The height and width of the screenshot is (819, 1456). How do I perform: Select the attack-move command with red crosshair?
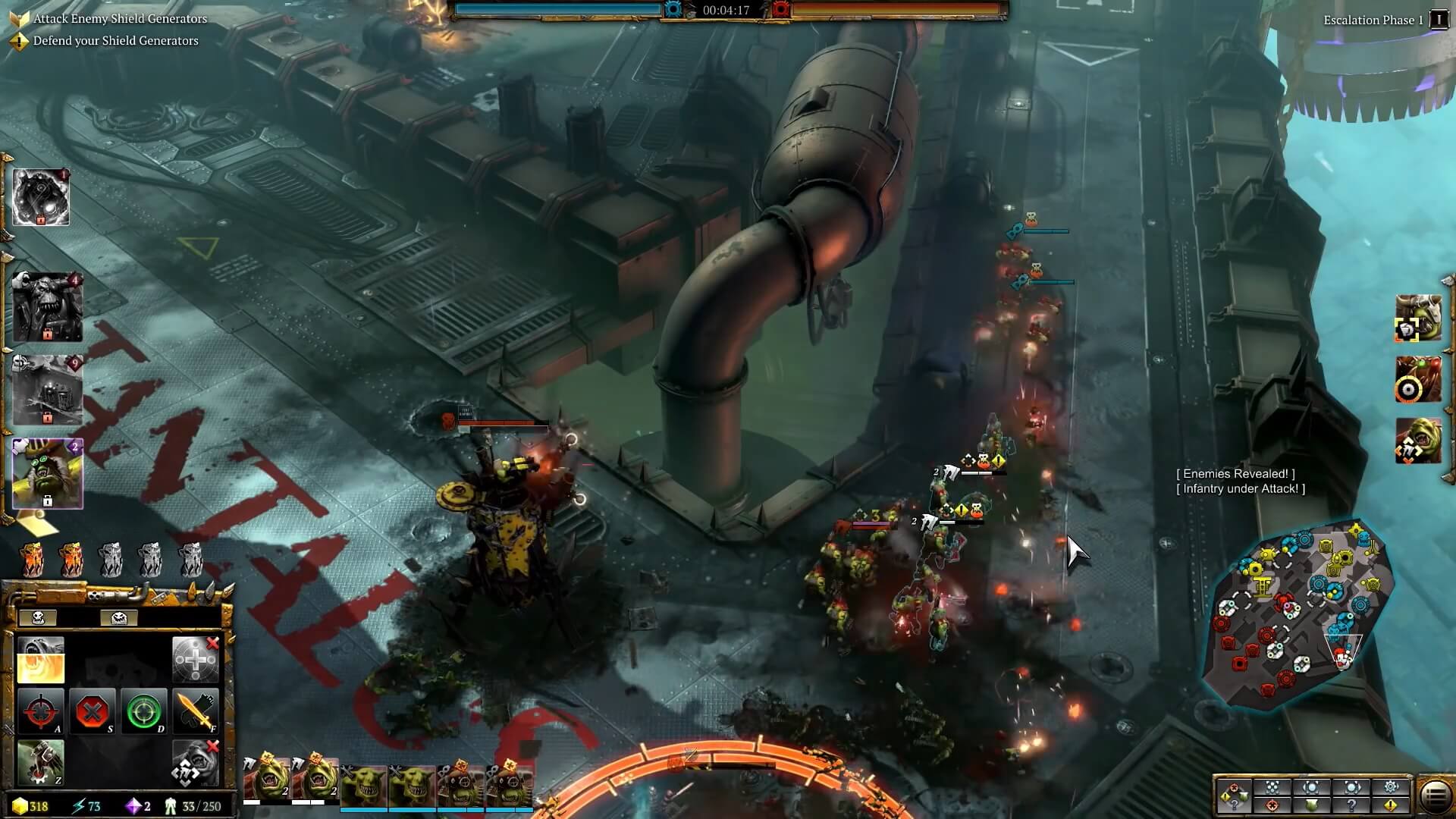pos(41,712)
